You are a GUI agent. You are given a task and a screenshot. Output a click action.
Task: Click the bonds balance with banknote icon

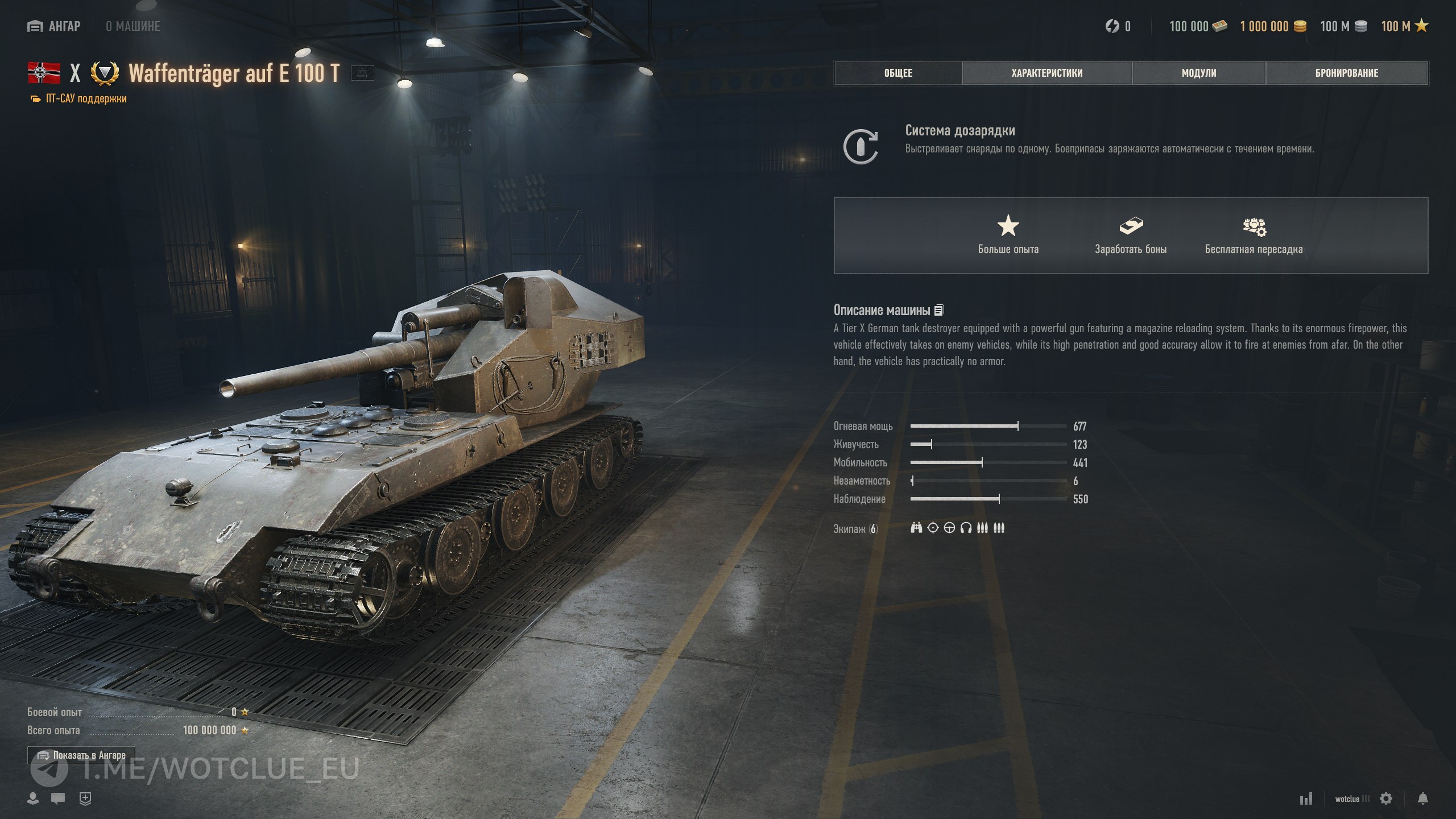(x=1198, y=26)
